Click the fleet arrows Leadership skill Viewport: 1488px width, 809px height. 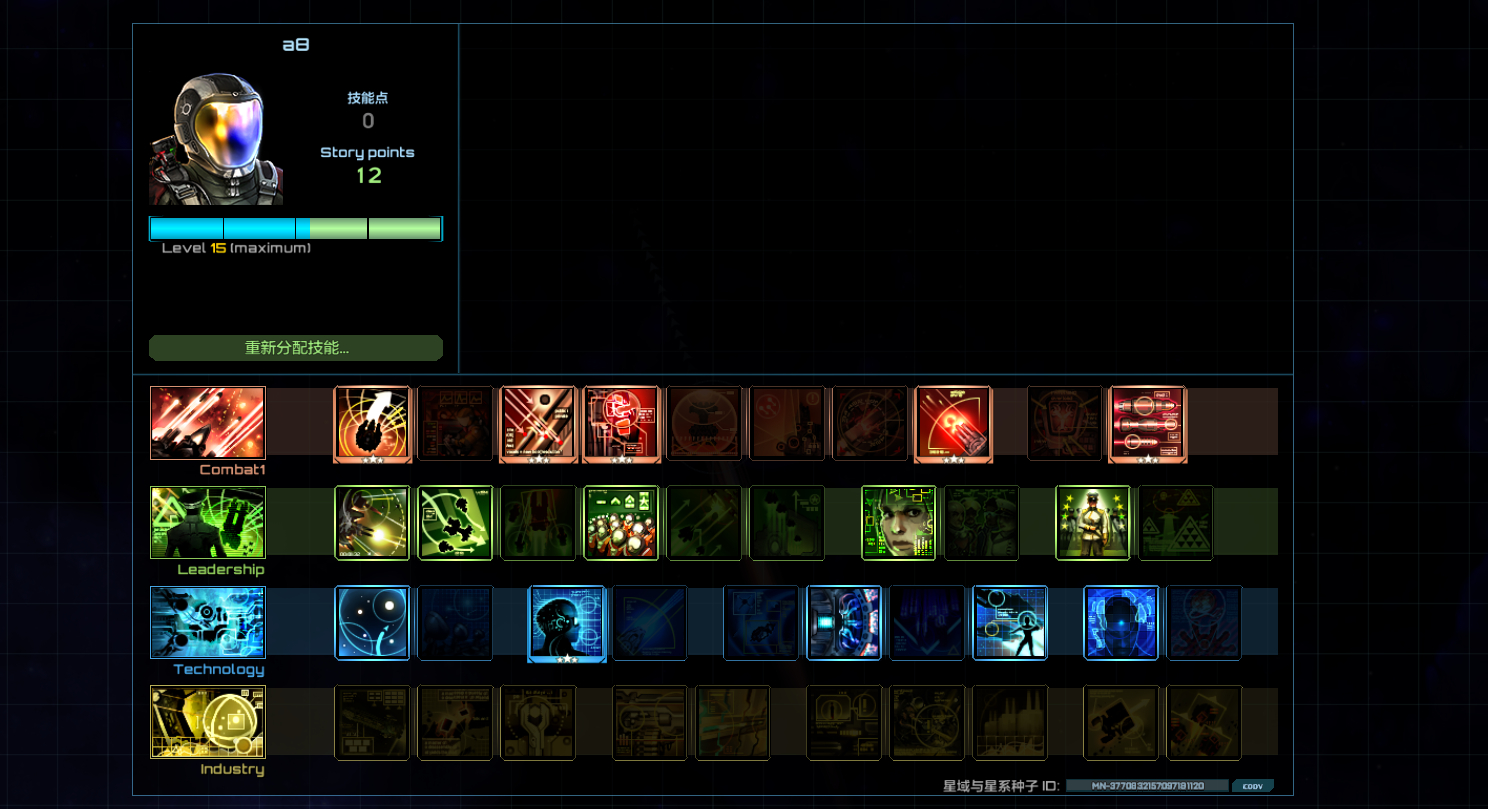(455, 523)
